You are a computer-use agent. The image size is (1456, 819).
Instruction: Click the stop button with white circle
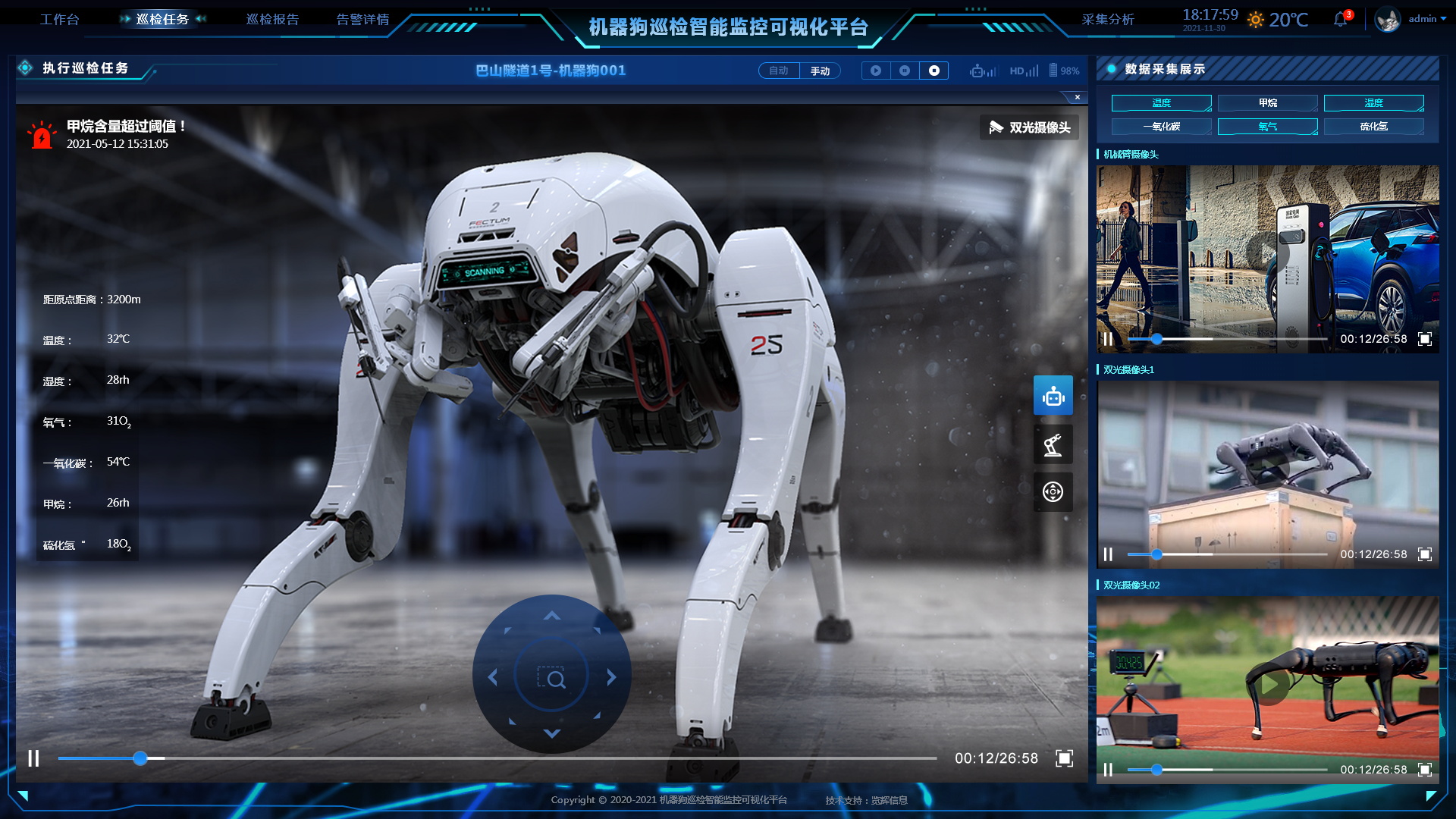pyautogui.click(x=934, y=71)
